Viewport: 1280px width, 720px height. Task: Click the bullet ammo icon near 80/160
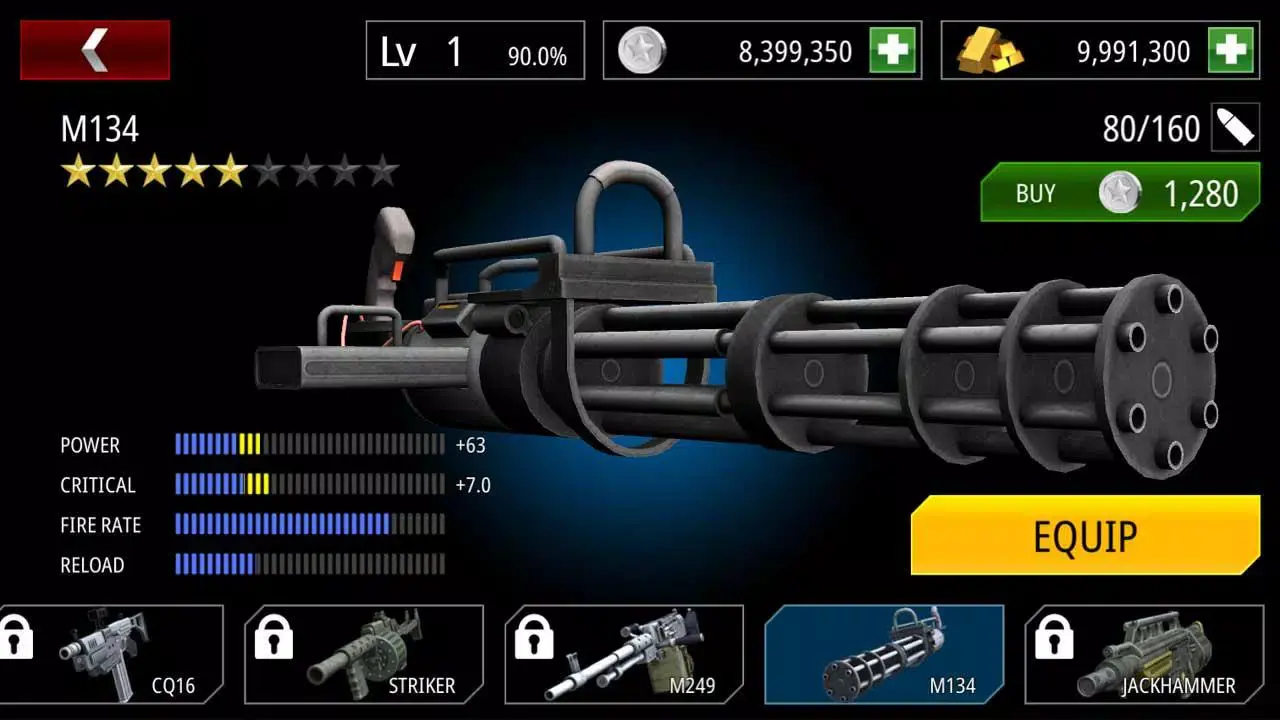click(1238, 128)
